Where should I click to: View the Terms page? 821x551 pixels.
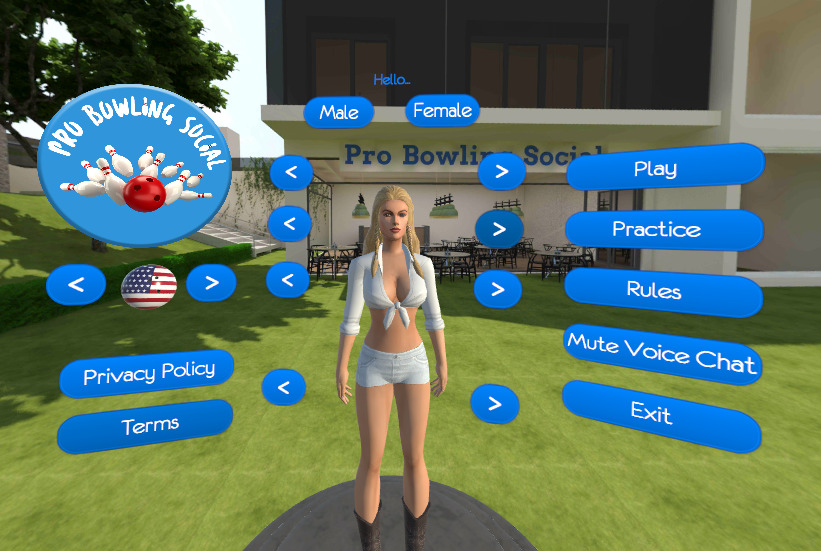click(x=146, y=426)
